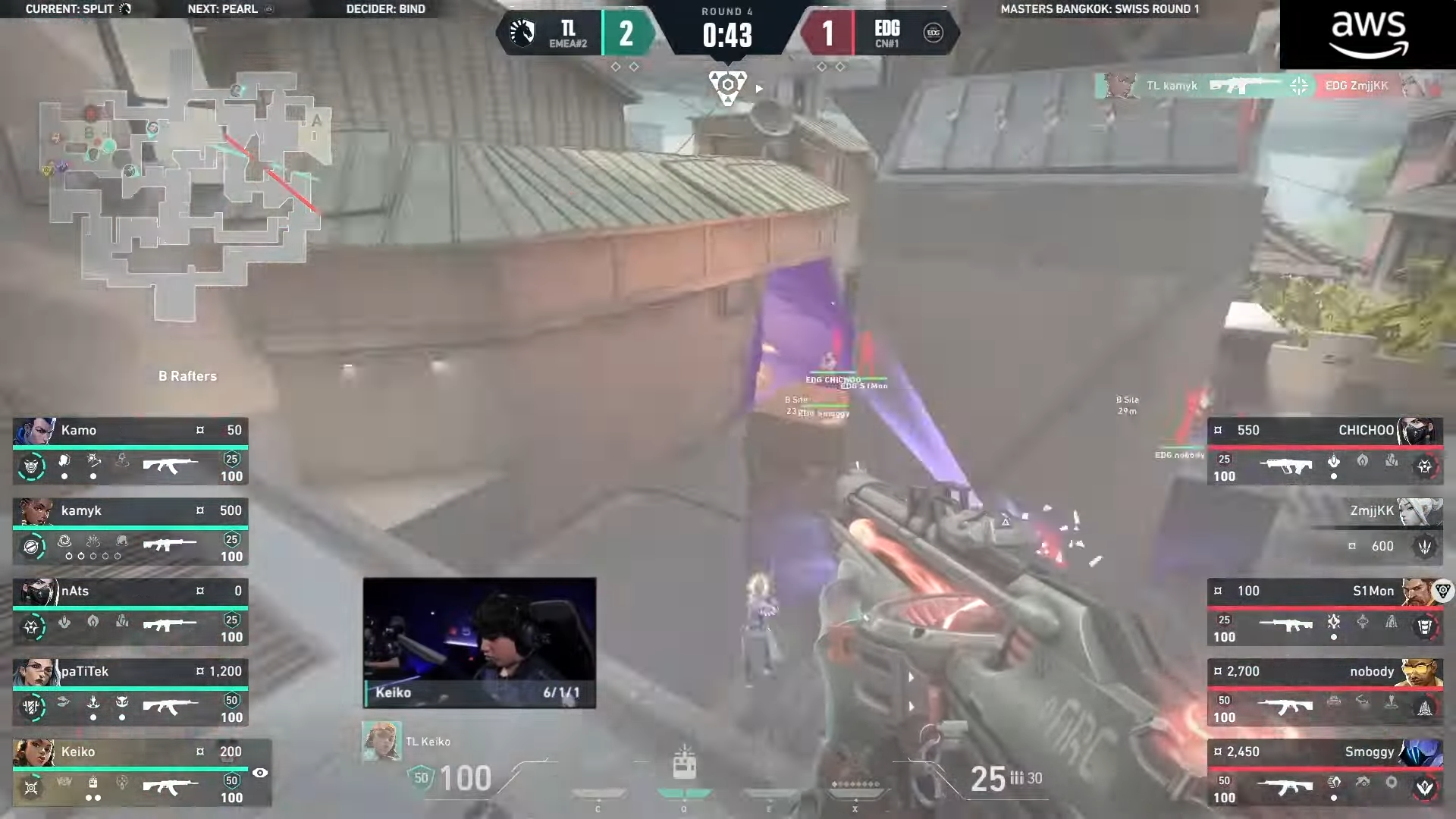Toggle the eye icon beside Keiko
1456x819 pixels.
(260, 773)
